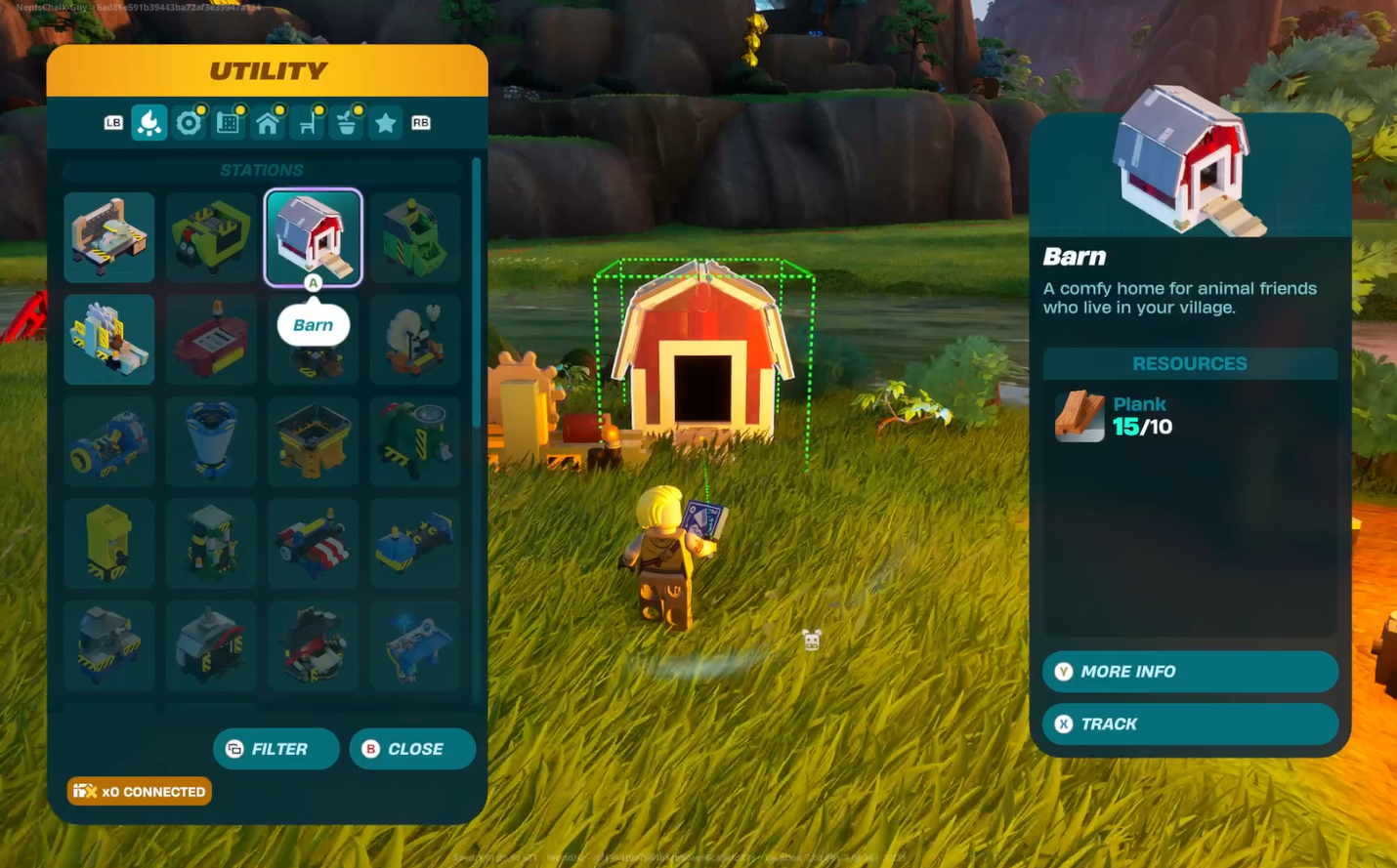The height and width of the screenshot is (868, 1397).
Task: Open the house builds tab
Action: coord(268,123)
